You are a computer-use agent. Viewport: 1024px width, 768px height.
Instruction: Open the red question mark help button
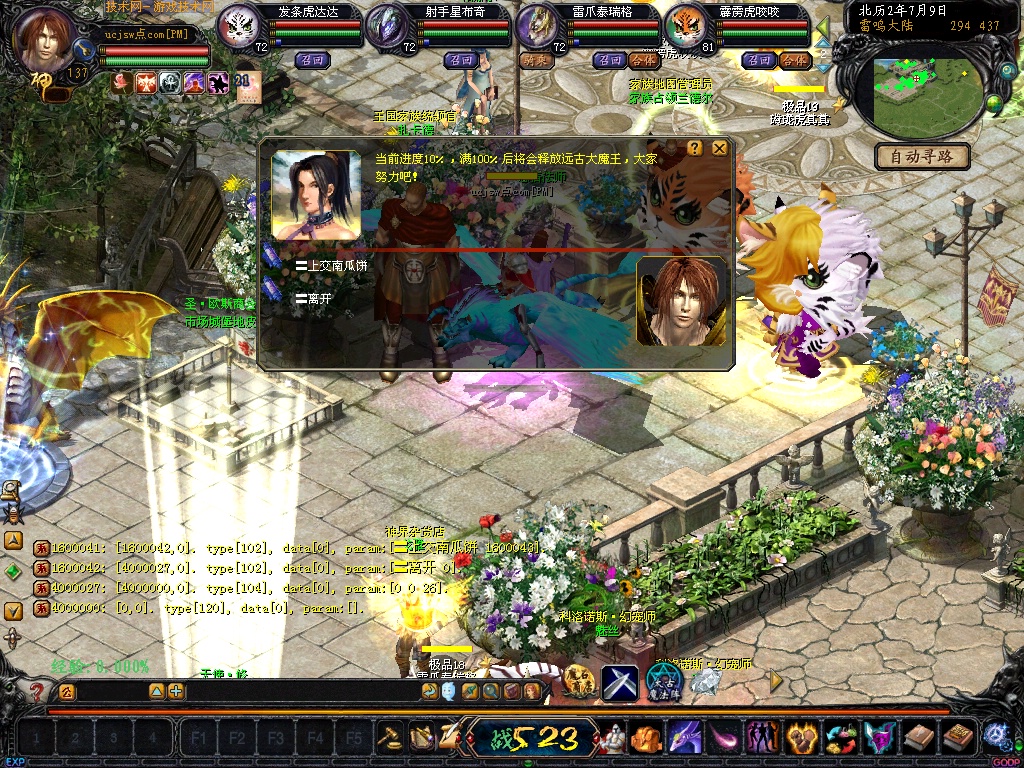[x=37, y=691]
